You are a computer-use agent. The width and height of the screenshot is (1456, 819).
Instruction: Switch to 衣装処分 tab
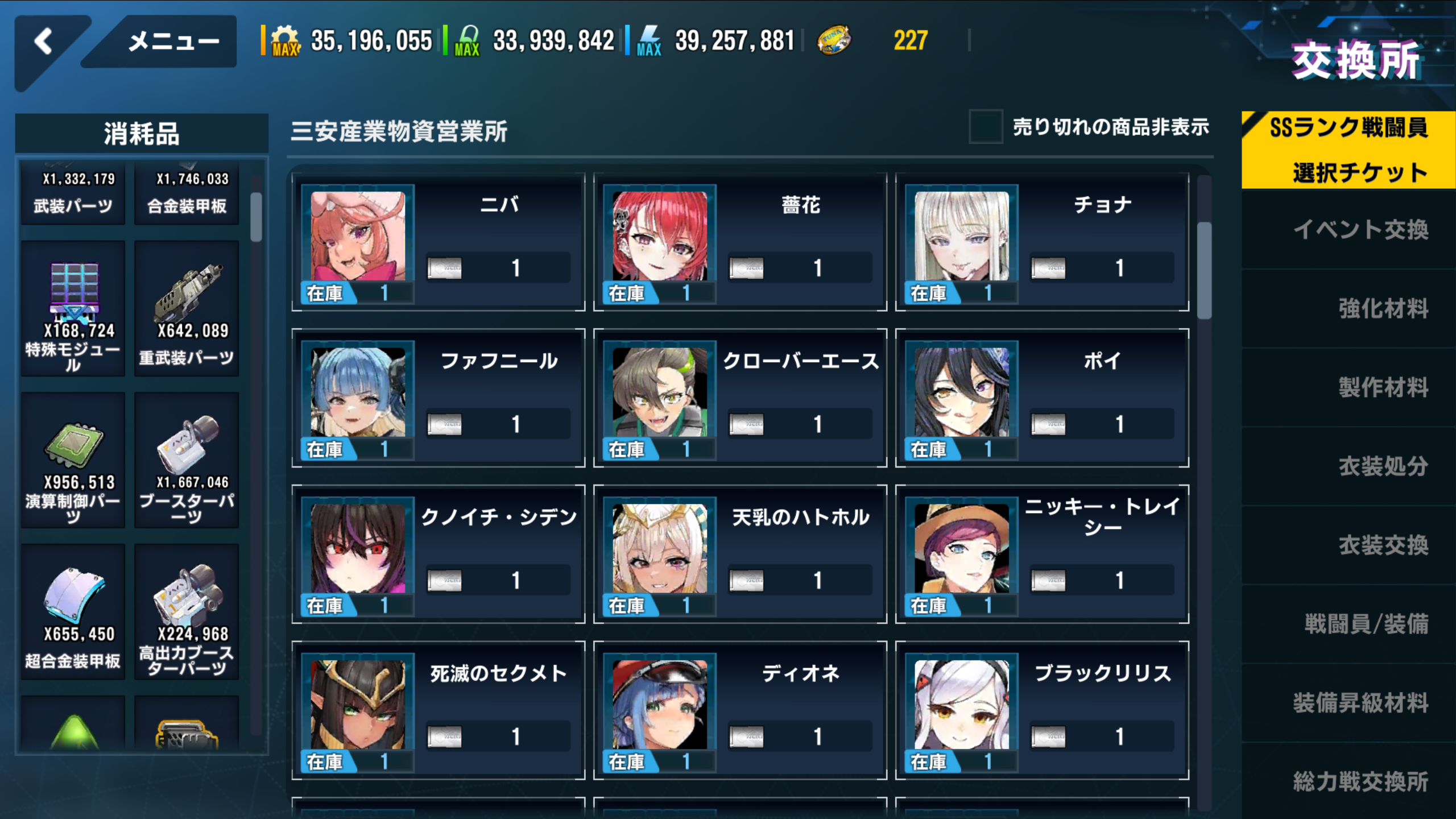[1382, 466]
